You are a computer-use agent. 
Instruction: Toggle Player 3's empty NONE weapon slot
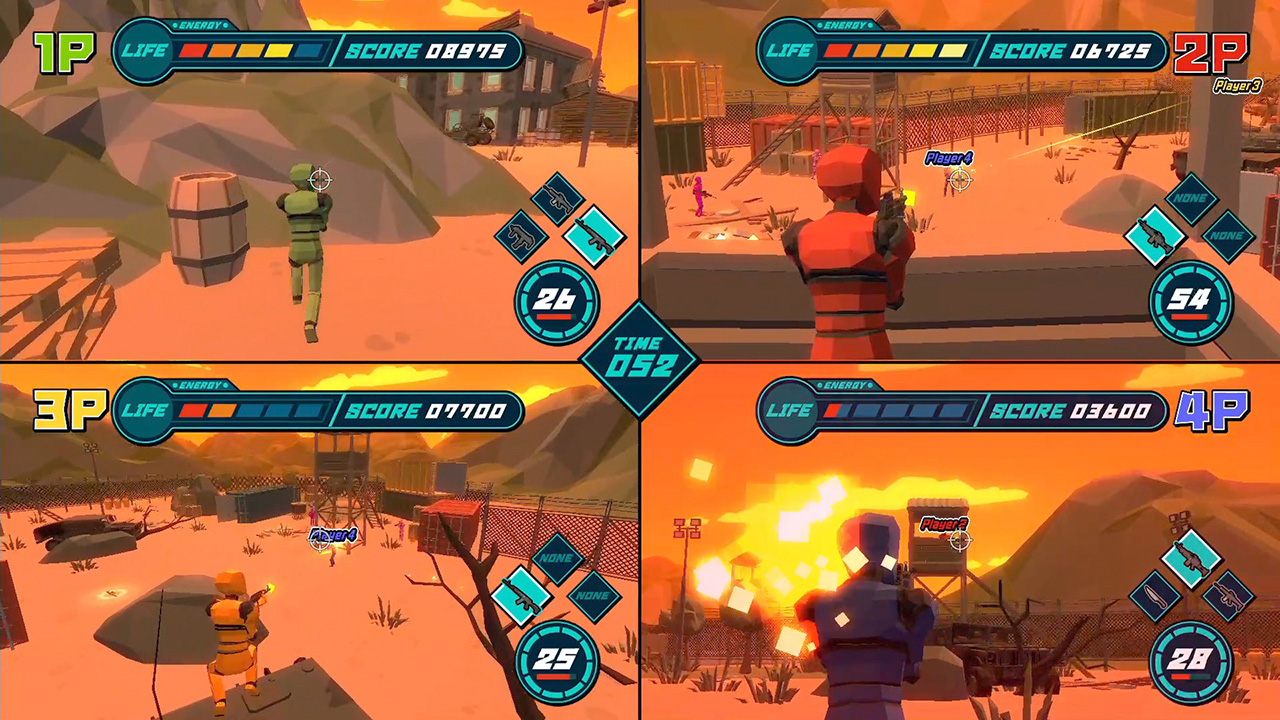[x=557, y=559]
